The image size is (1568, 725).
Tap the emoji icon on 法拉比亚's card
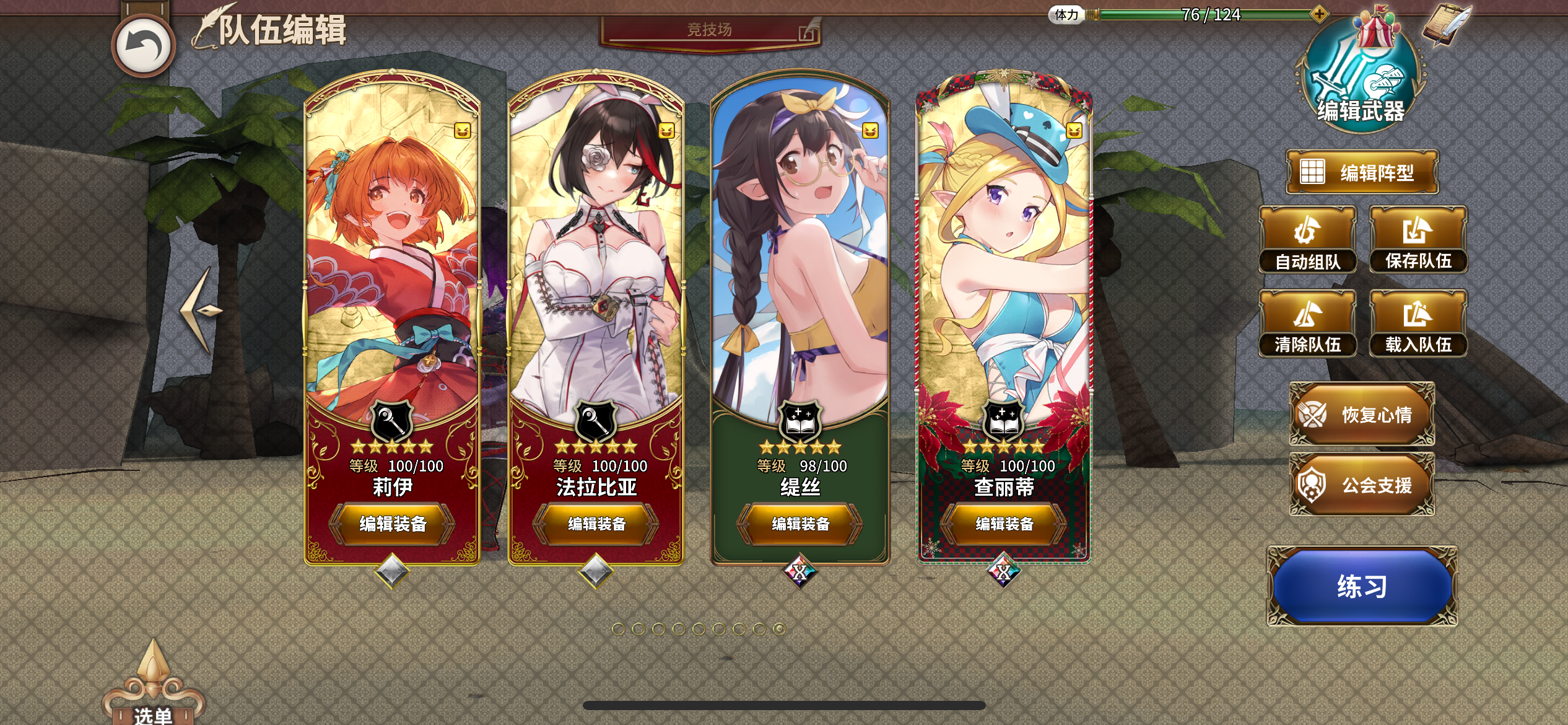click(x=665, y=131)
